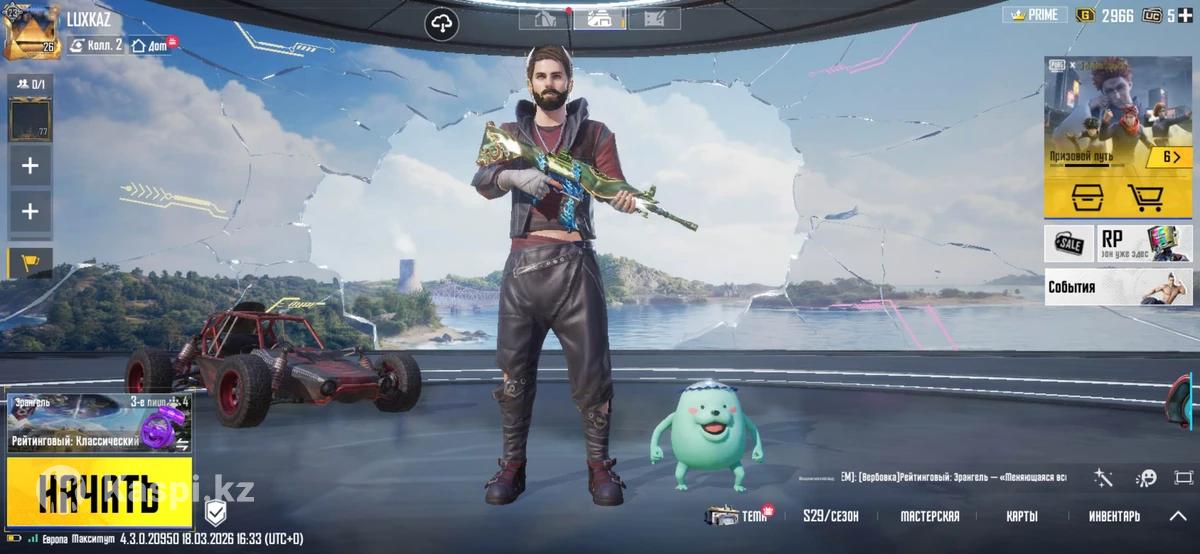Open LUXKAZ player profile avatar
Screen dimensions: 1200x554
[x=32, y=32]
